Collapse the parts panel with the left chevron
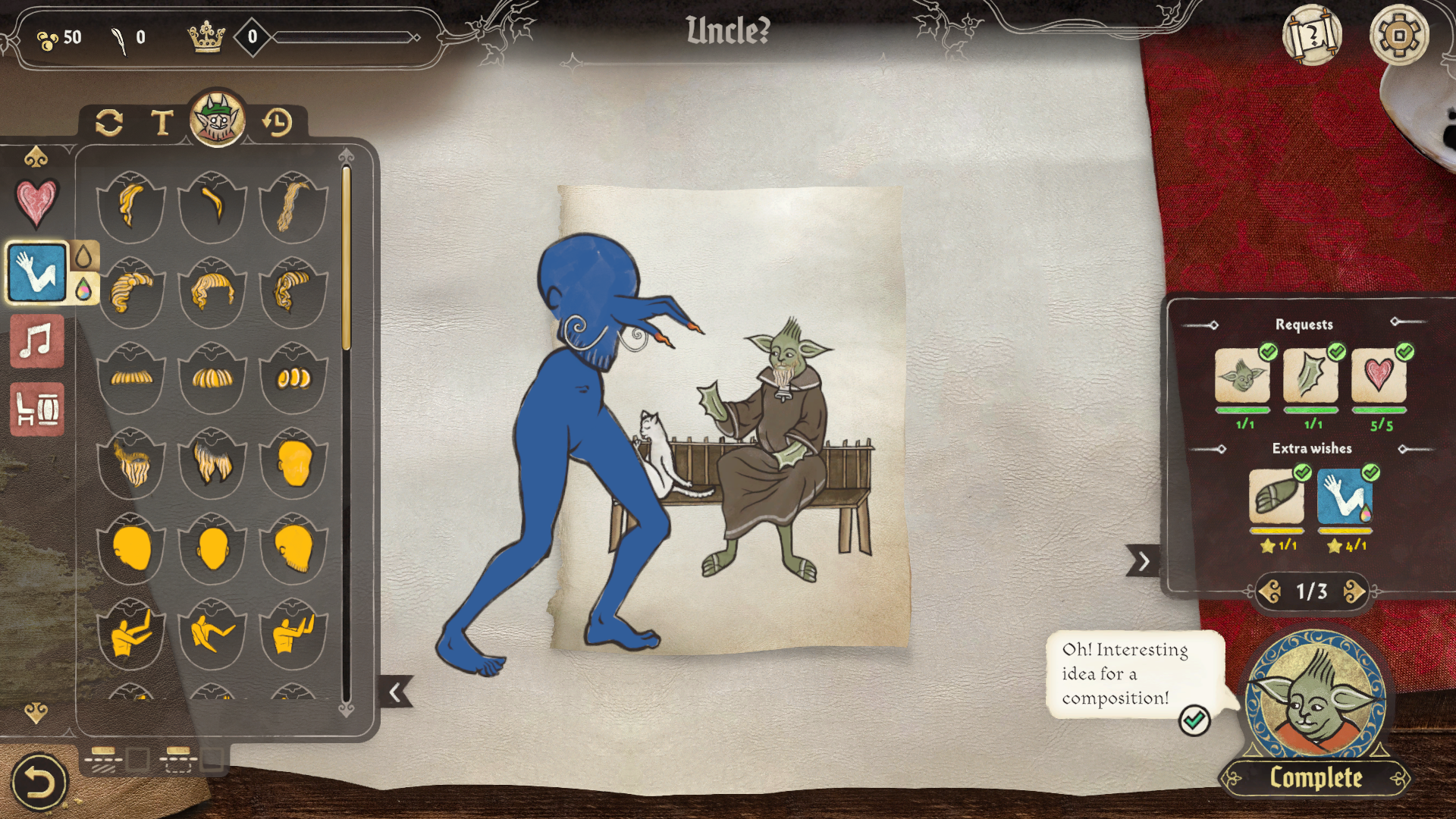This screenshot has width=1456, height=819. tap(394, 693)
